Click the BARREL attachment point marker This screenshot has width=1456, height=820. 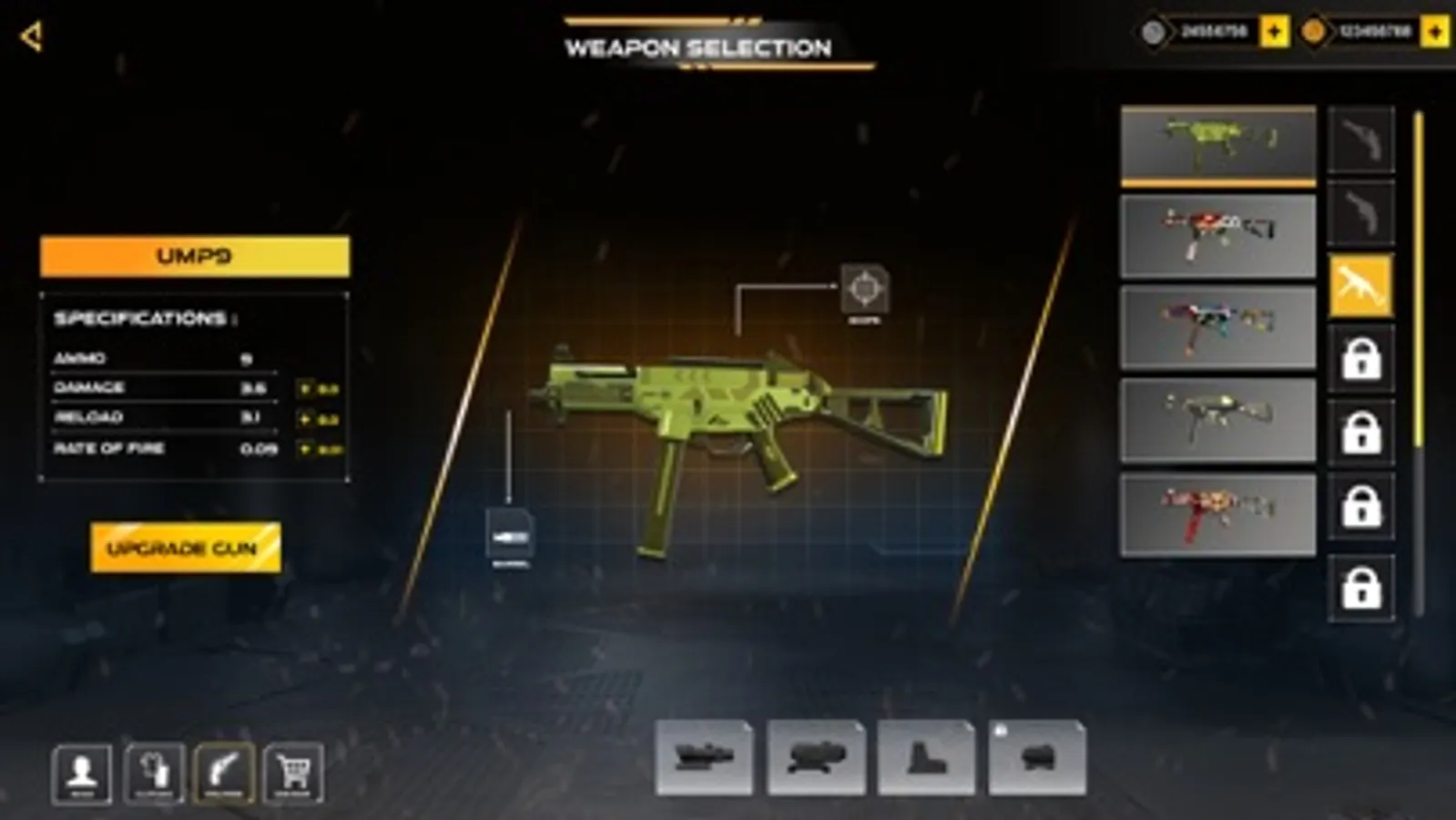coord(510,533)
